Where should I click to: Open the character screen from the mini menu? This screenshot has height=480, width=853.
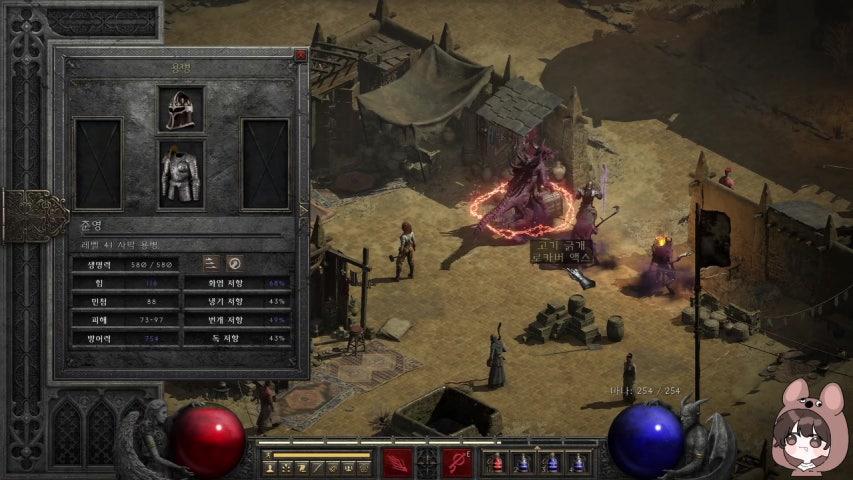coord(270,468)
